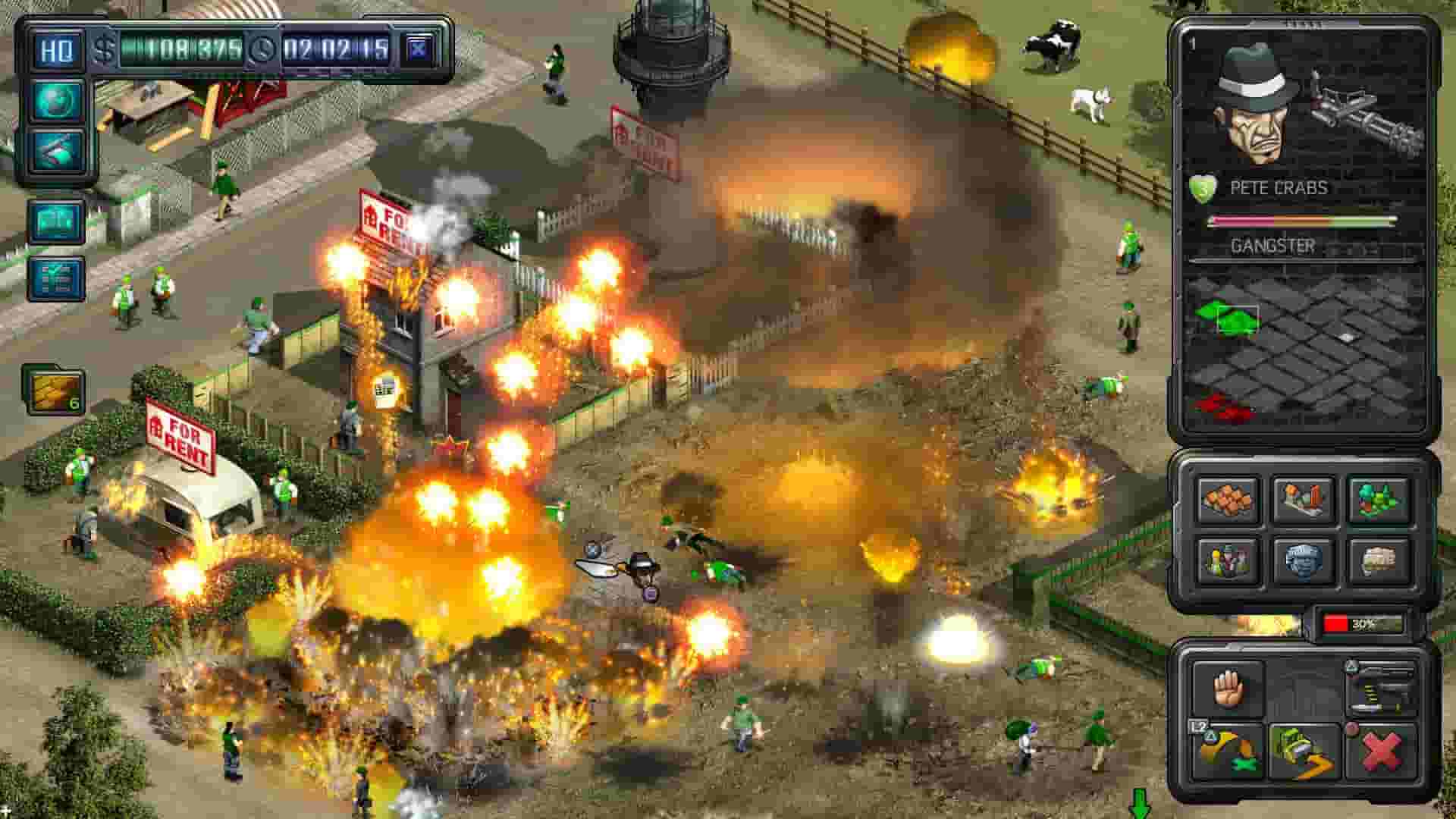Click the globe icon in left sidebar
Viewport: 1456px width, 819px height.
pyautogui.click(x=56, y=99)
